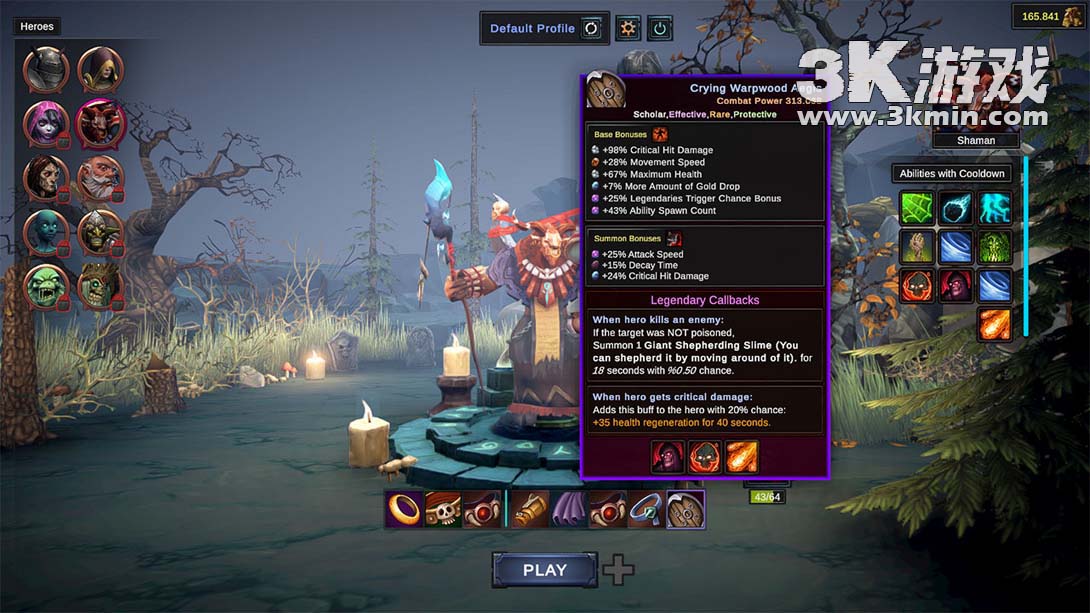The width and height of the screenshot is (1090, 613).
Task: Click the plus button beside PLAY
Action: tap(619, 570)
